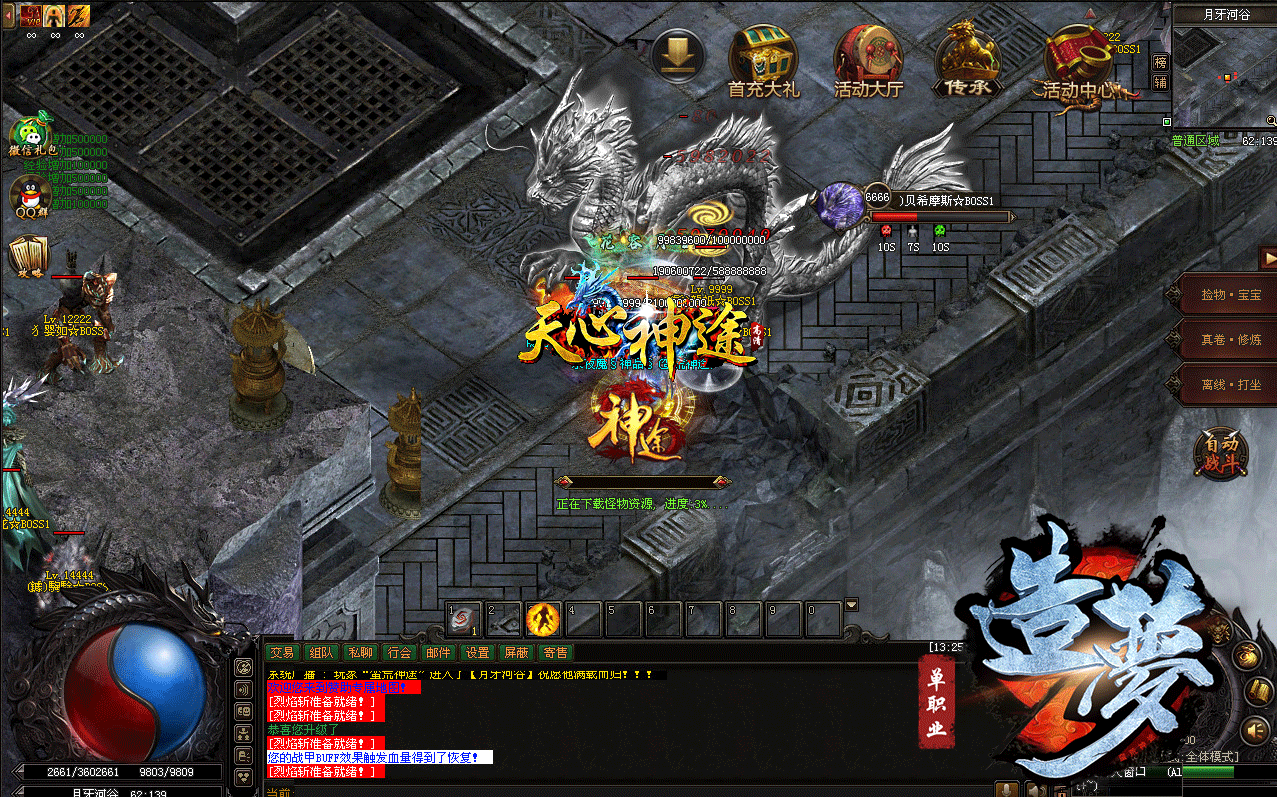Screen dimensions: 1277x797
Task: Click the golden download arrow icon
Action: [677, 55]
